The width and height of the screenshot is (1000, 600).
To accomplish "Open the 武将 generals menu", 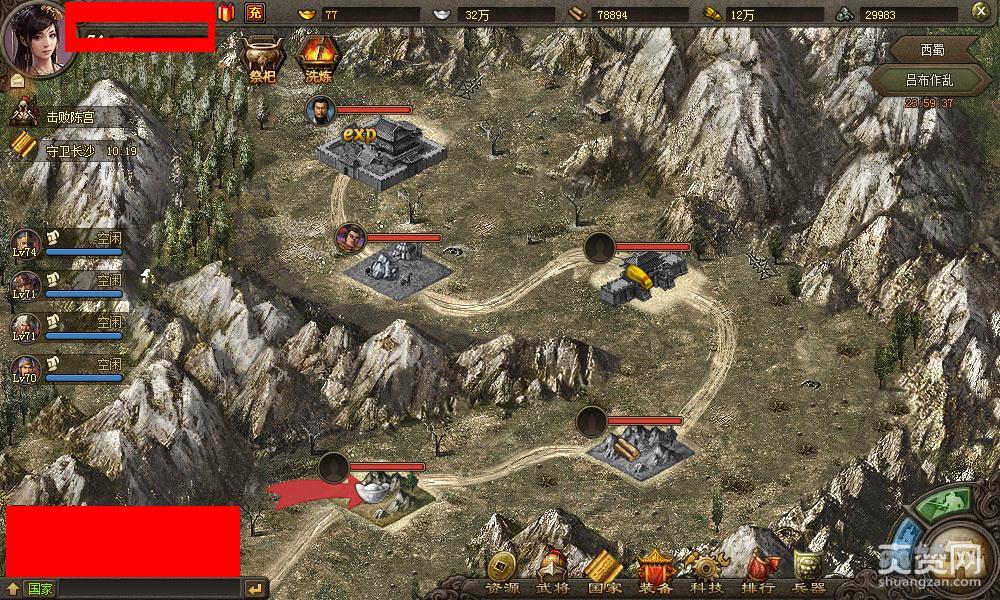I will pos(552,573).
